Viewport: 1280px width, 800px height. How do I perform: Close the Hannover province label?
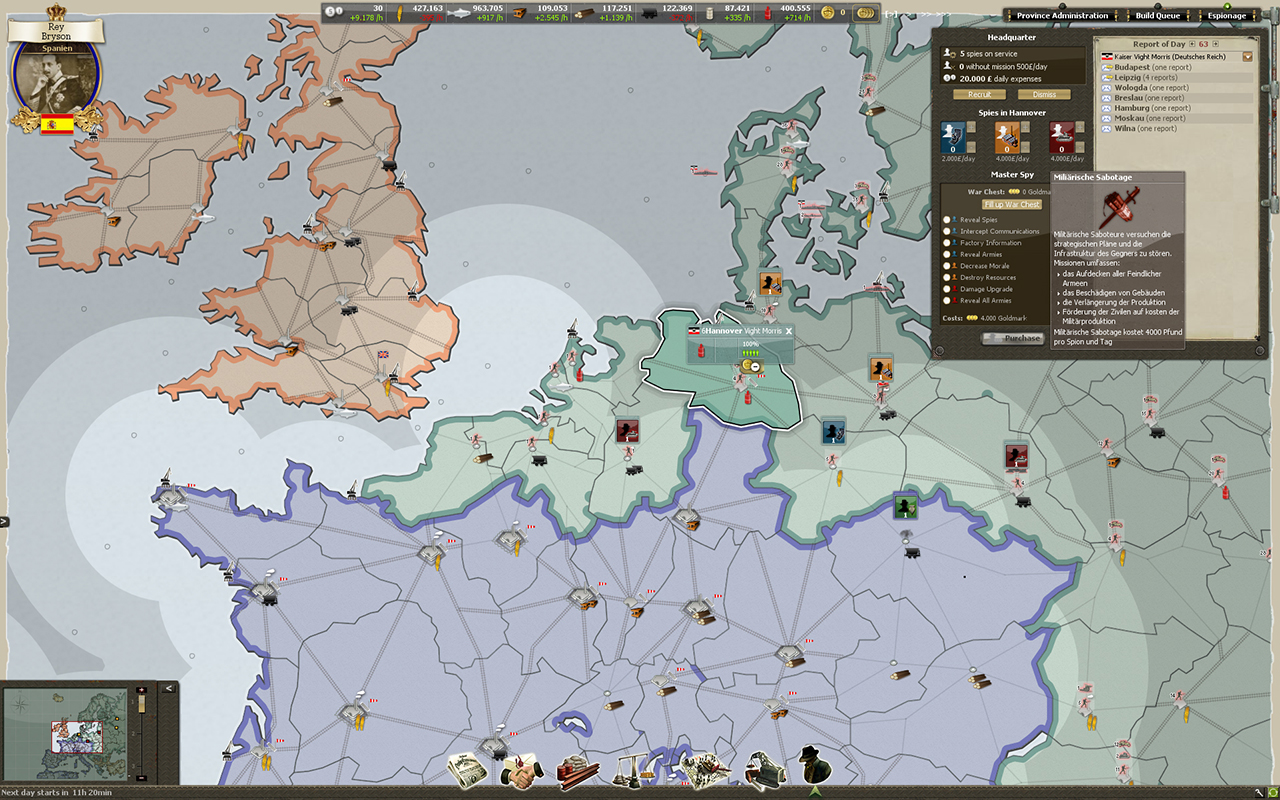[788, 331]
